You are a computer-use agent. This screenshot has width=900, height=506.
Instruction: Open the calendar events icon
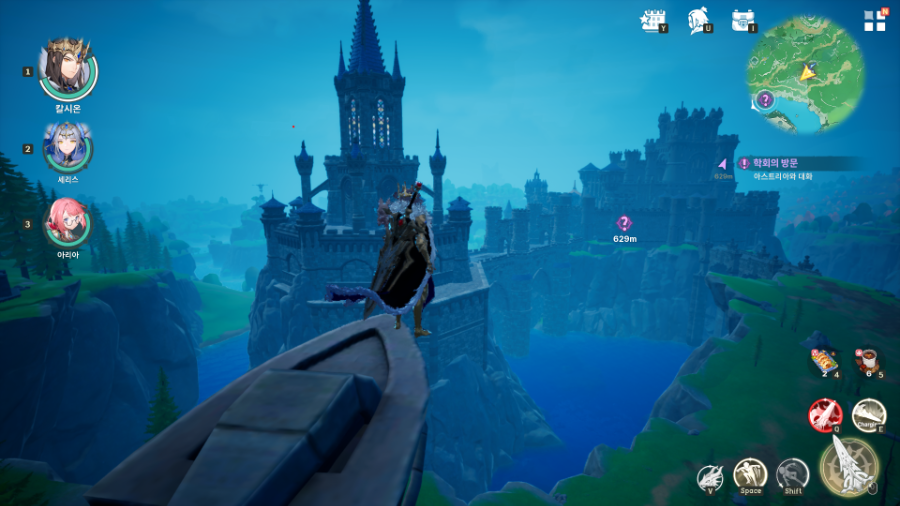652,20
